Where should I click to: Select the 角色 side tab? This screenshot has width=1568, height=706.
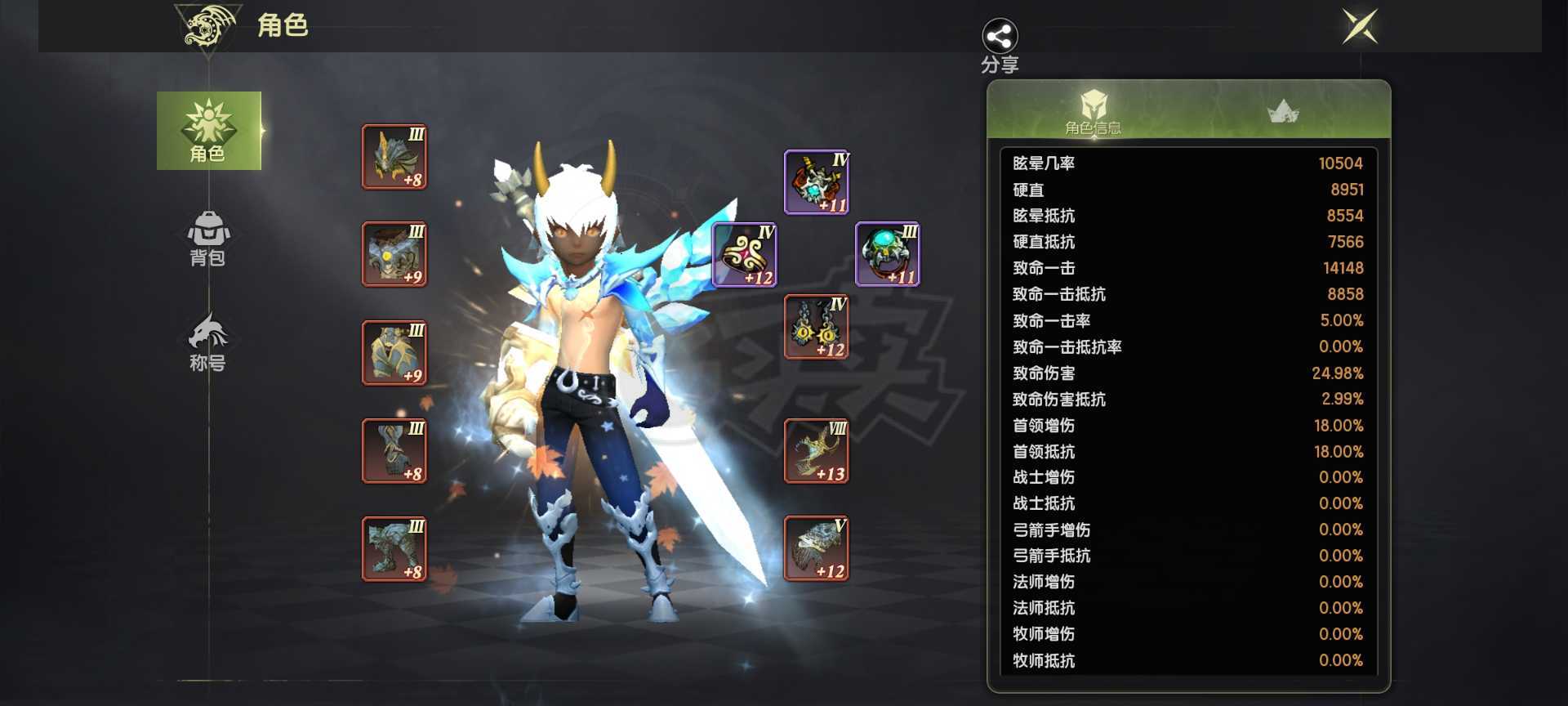pyautogui.click(x=209, y=131)
